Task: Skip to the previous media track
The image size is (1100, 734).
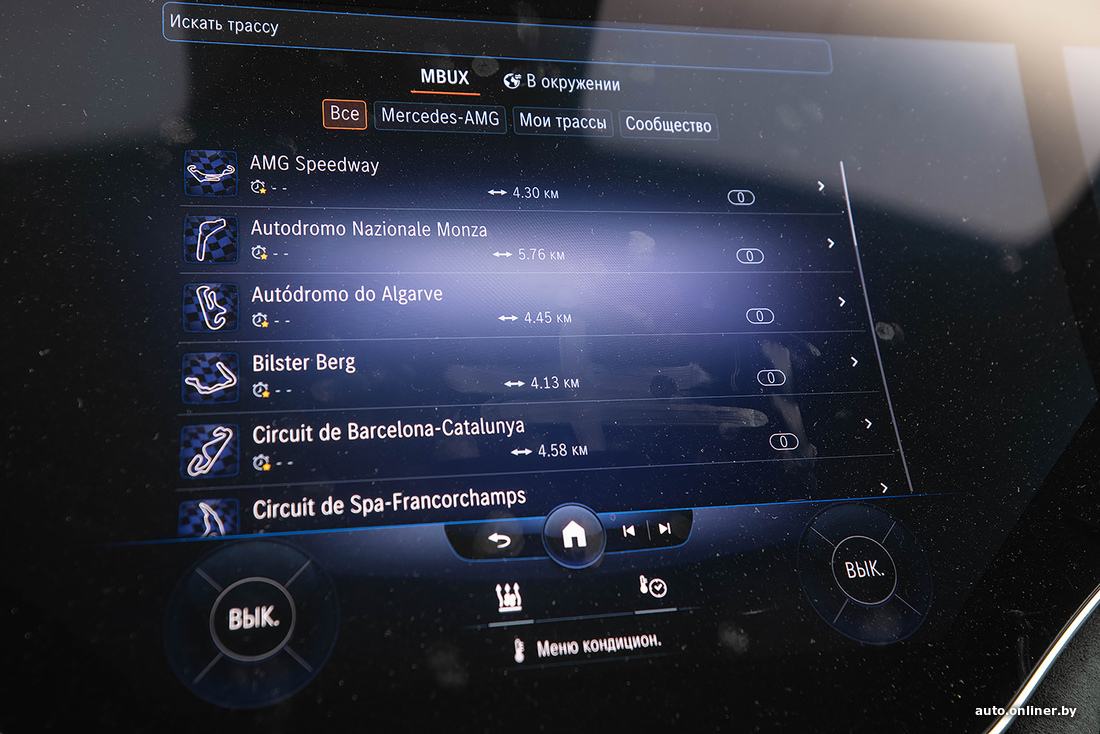Action: pyautogui.click(x=629, y=531)
